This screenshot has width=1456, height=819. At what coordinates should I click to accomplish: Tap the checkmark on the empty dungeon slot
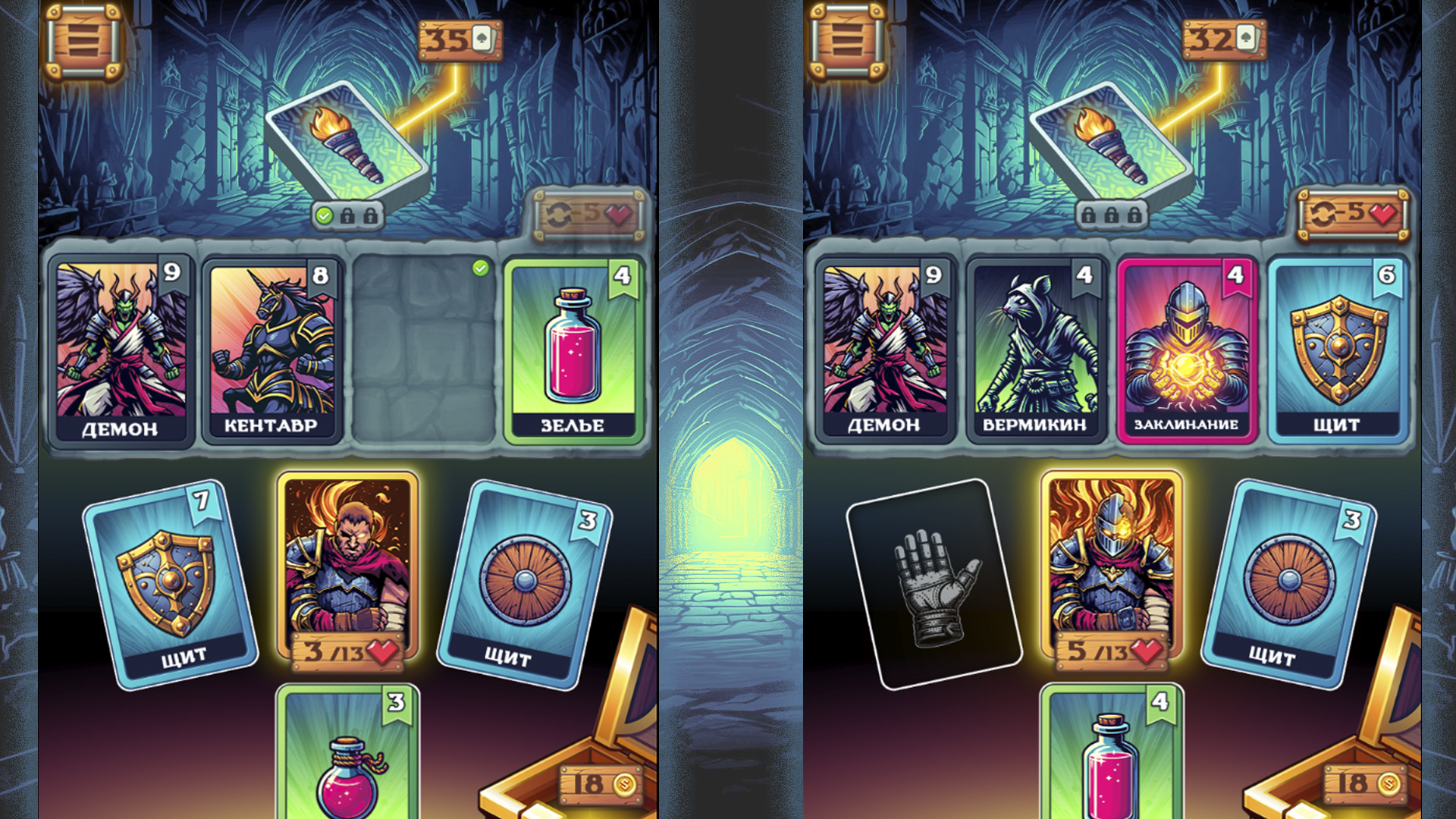point(479,267)
